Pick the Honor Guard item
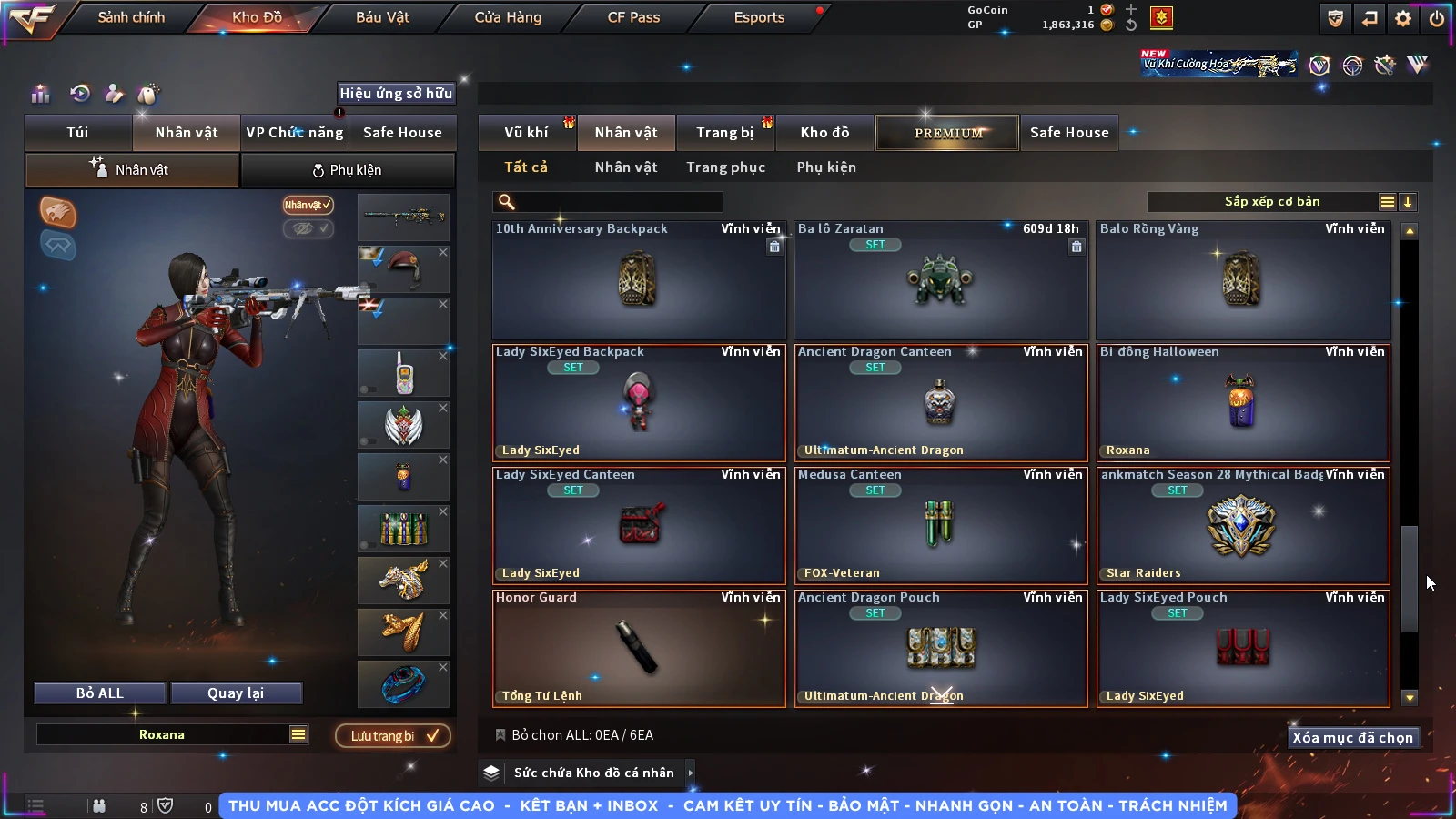Screen dimensions: 1456x819 click(639, 648)
